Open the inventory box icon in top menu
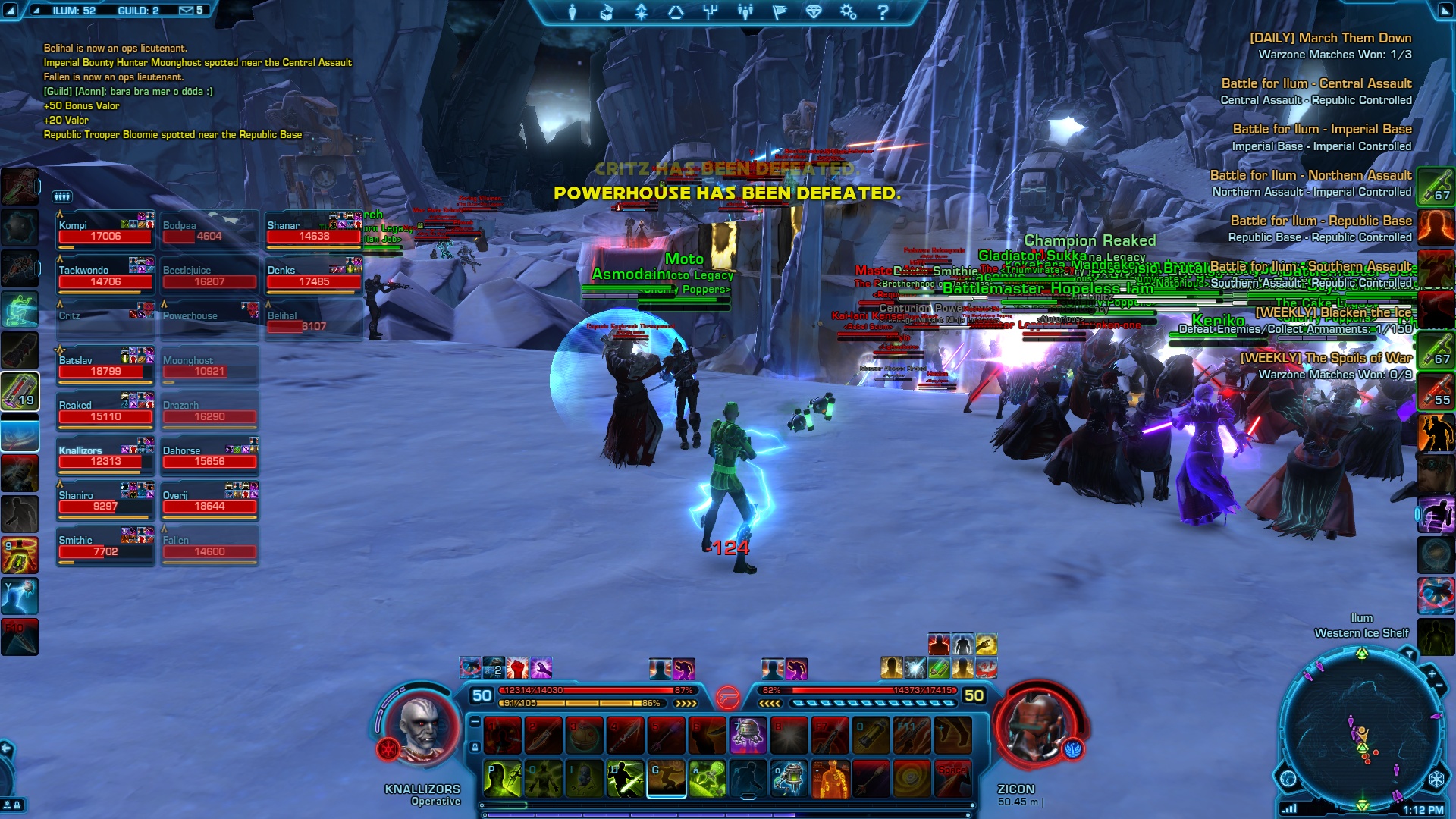1456x819 pixels. (x=607, y=12)
